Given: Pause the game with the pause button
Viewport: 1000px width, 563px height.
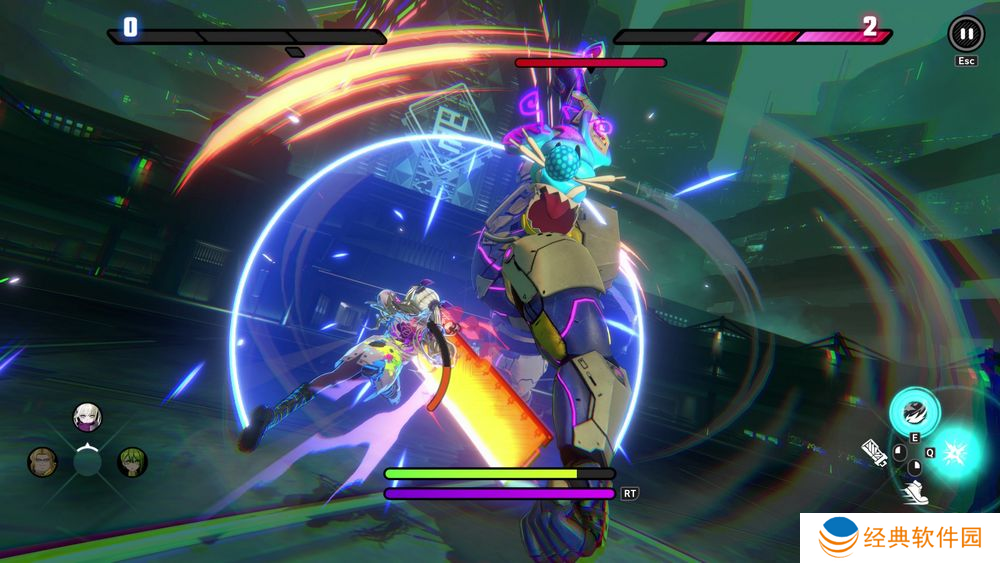Looking at the screenshot, I should pos(965,34).
